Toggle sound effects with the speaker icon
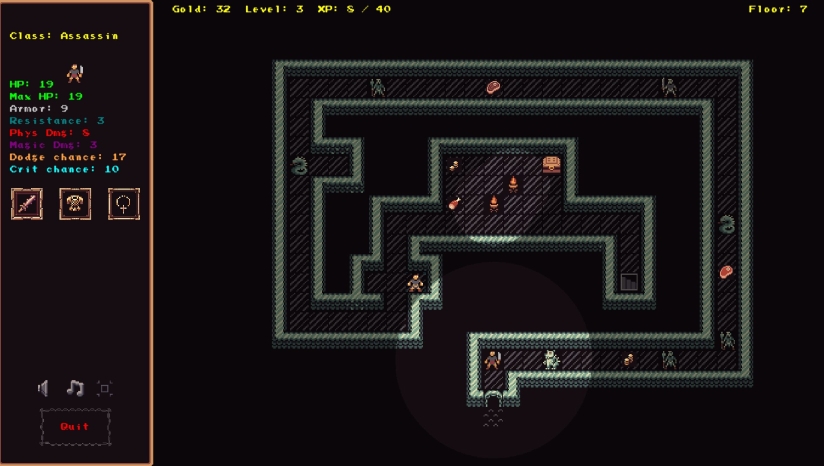 44,388
